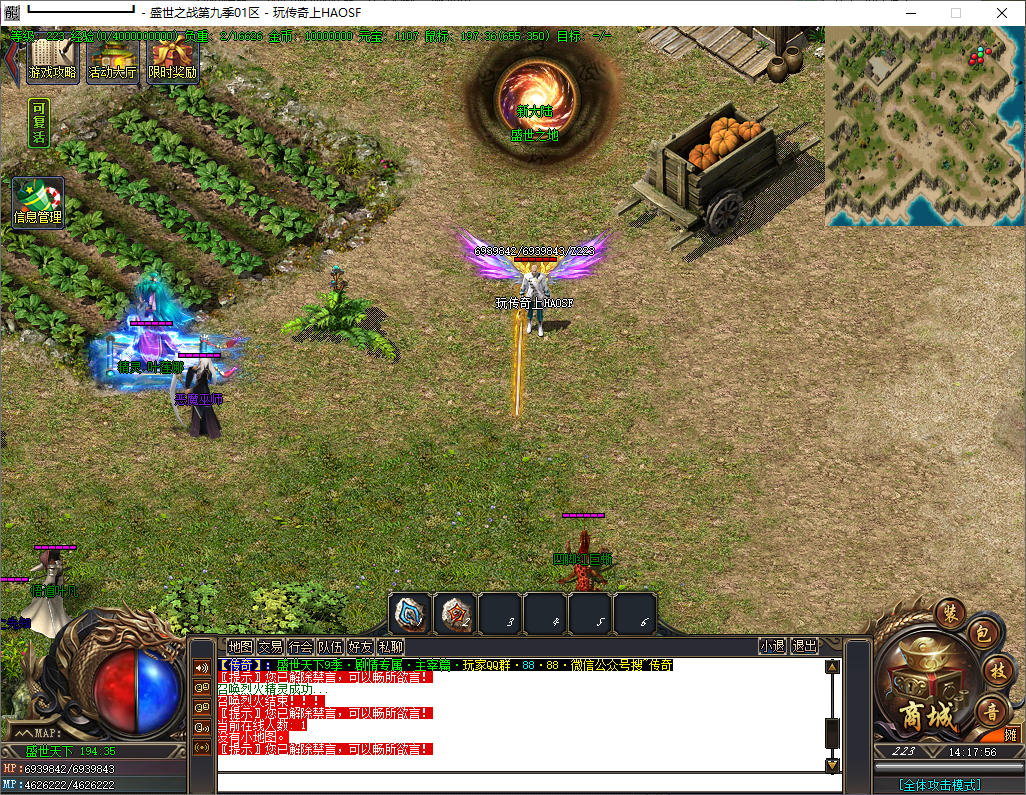Image resolution: width=1026 pixels, height=795 pixels.
Task: Click the 退出 exit game button
Action: click(x=804, y=647)
